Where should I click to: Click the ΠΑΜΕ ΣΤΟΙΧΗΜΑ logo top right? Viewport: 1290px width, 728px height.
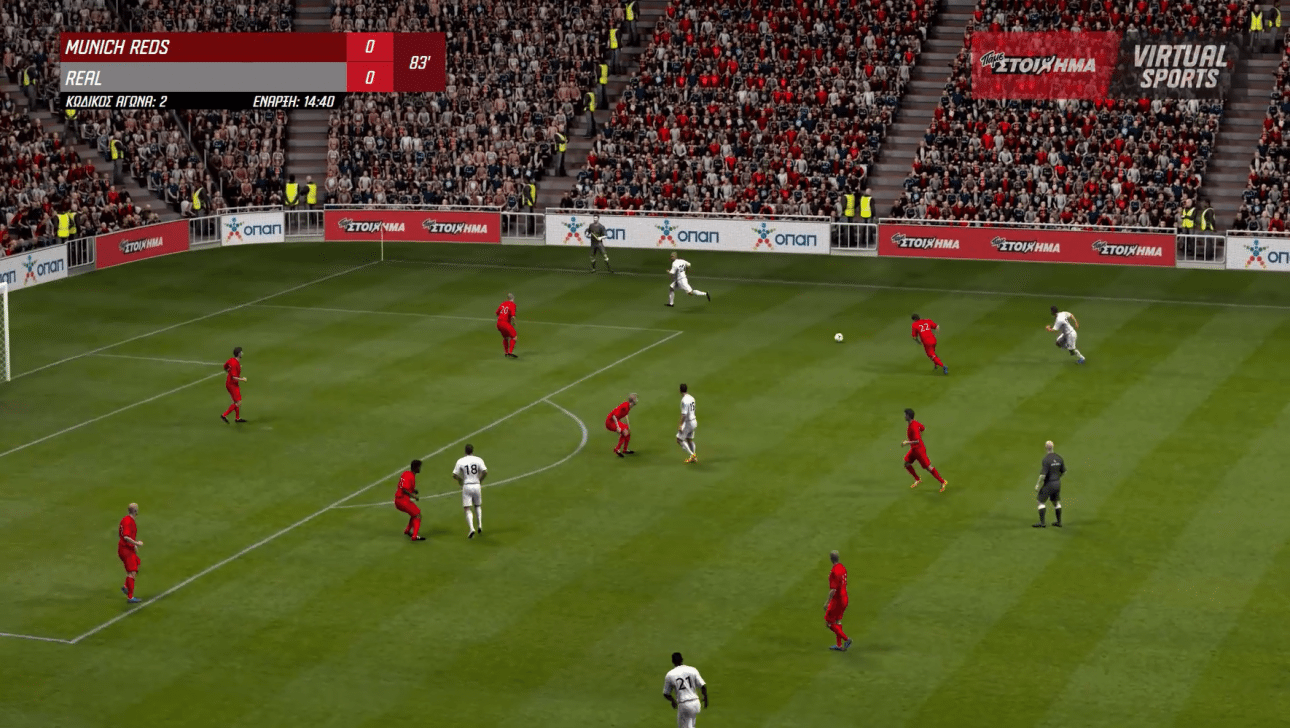1040,60
